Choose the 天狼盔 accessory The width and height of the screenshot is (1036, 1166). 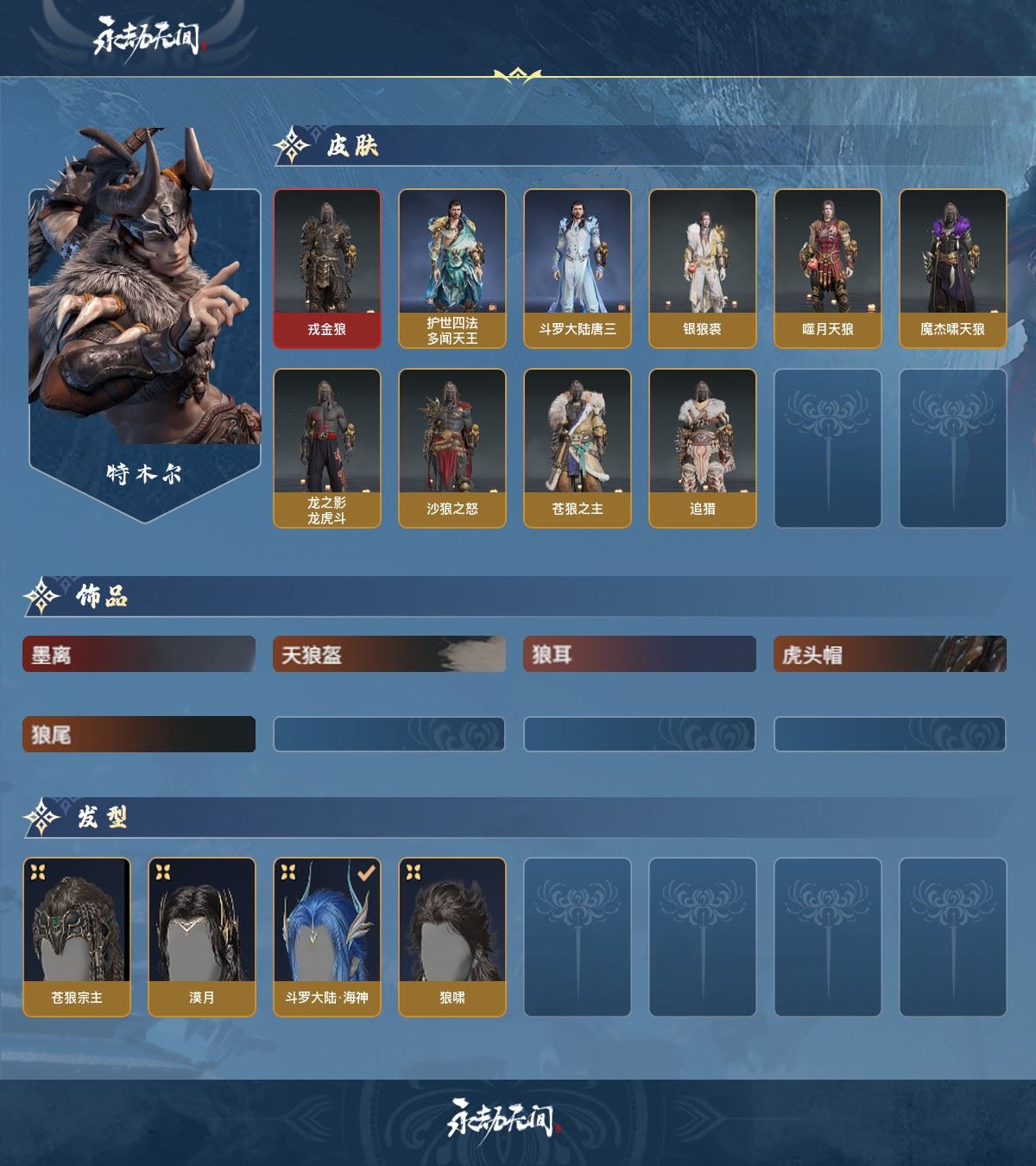point(389,655)
